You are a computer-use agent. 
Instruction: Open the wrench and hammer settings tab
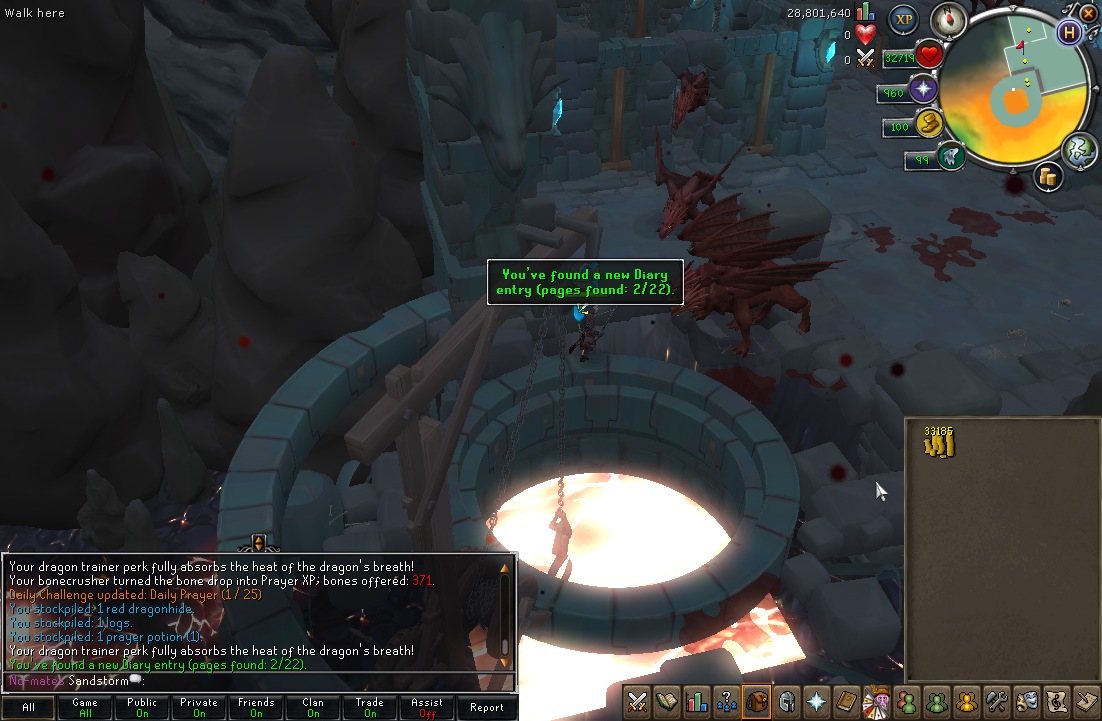coord(996,701)
